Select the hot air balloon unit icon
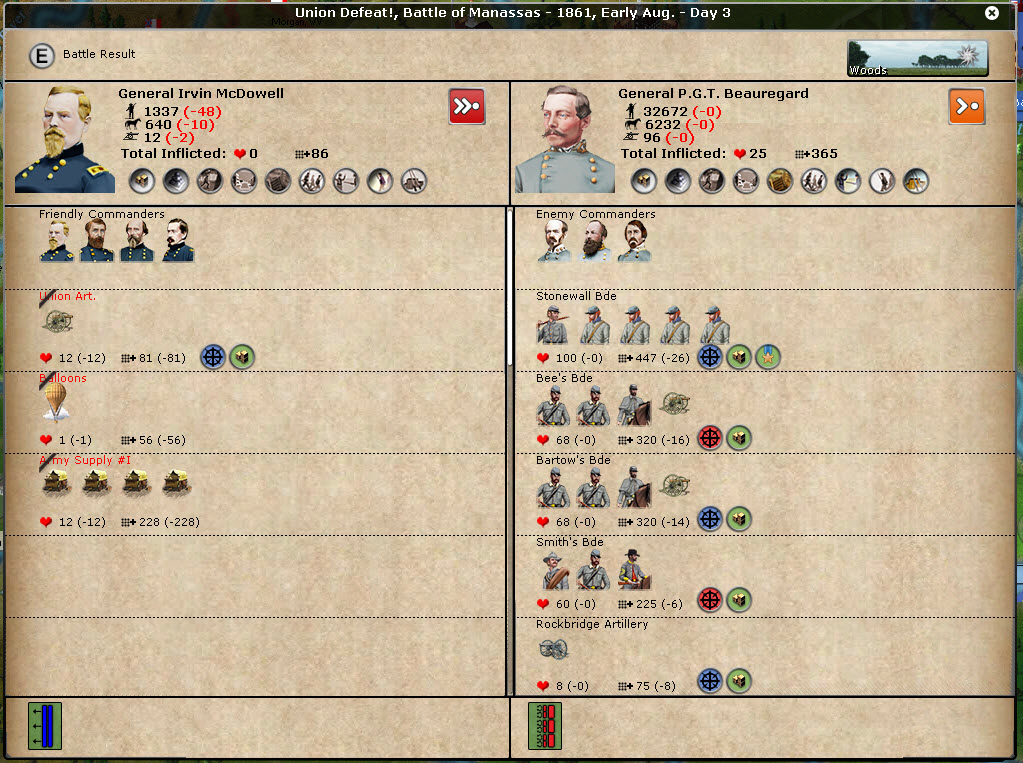 coord(56,402)
